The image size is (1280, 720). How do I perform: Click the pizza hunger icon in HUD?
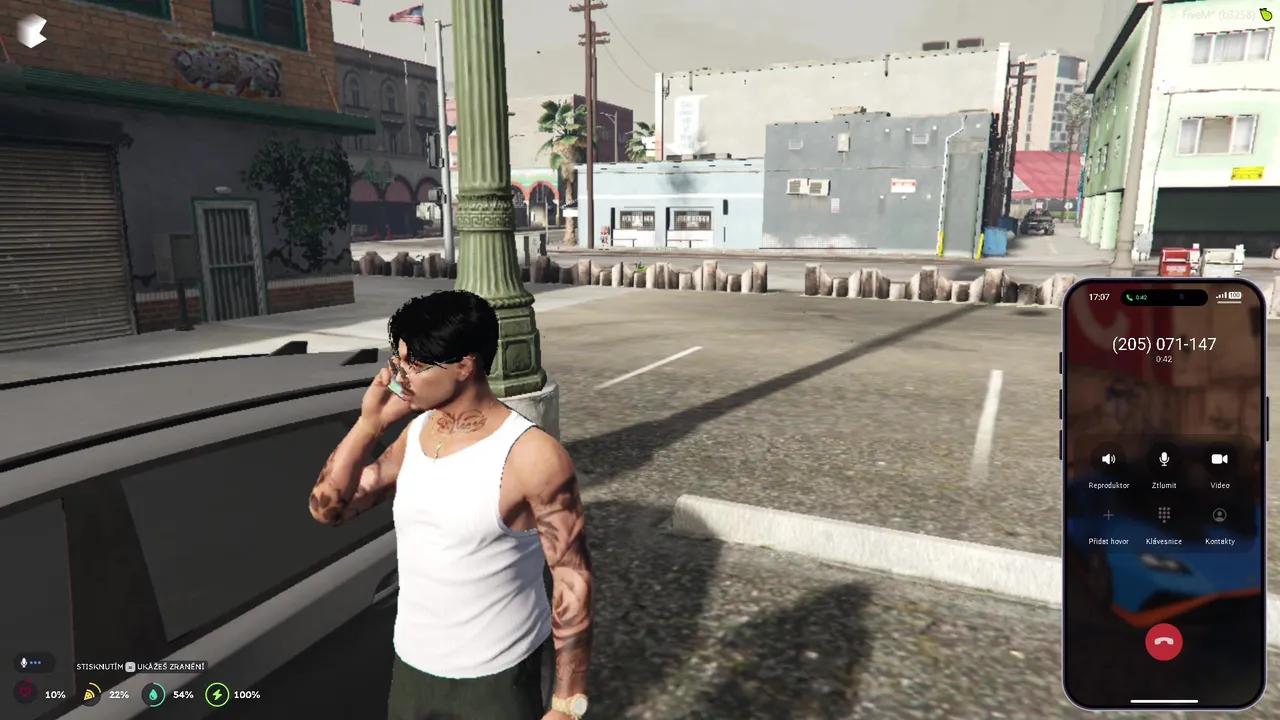89,694
